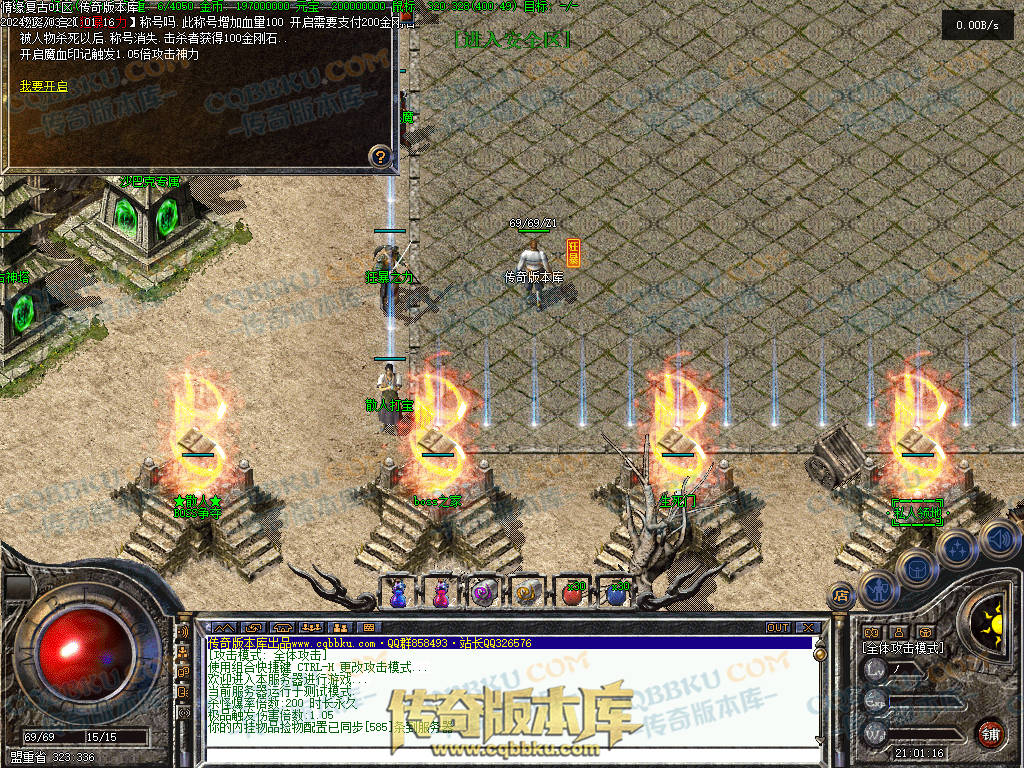Screen dimensions: 1024x768
Task: Open the network speed overlay widget
Action: pos(977,26)
